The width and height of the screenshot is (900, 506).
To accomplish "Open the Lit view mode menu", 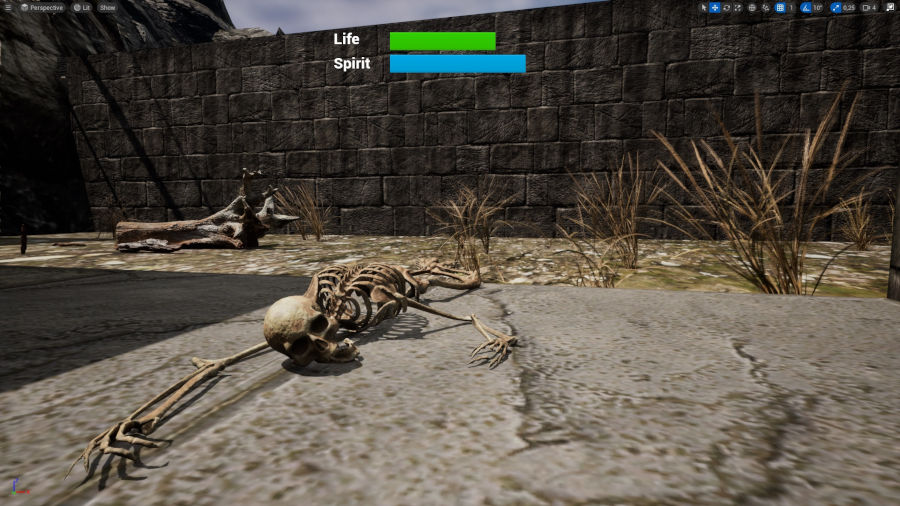I will (x=81, y=7).
